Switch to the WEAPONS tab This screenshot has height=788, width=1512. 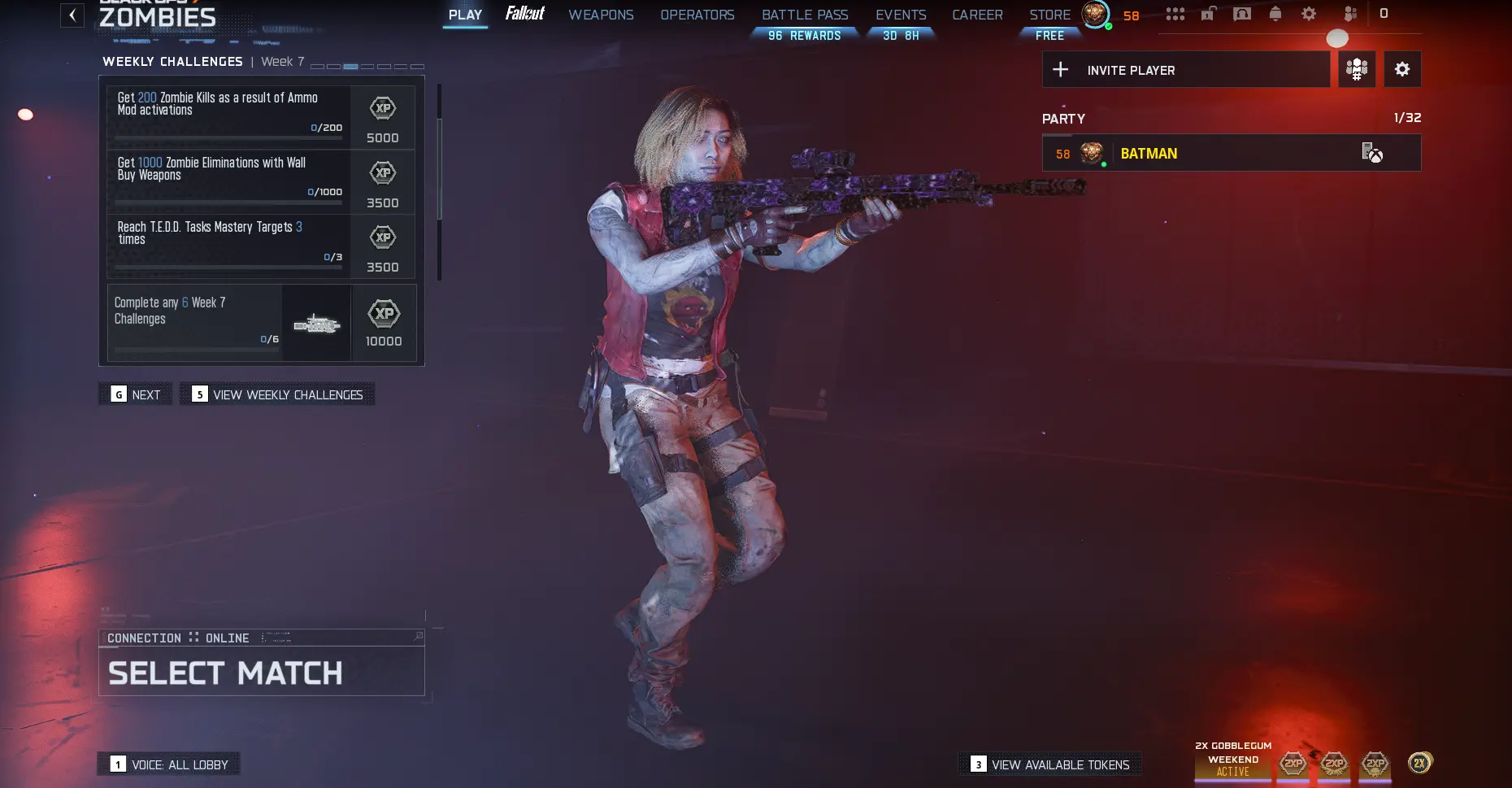602,14
